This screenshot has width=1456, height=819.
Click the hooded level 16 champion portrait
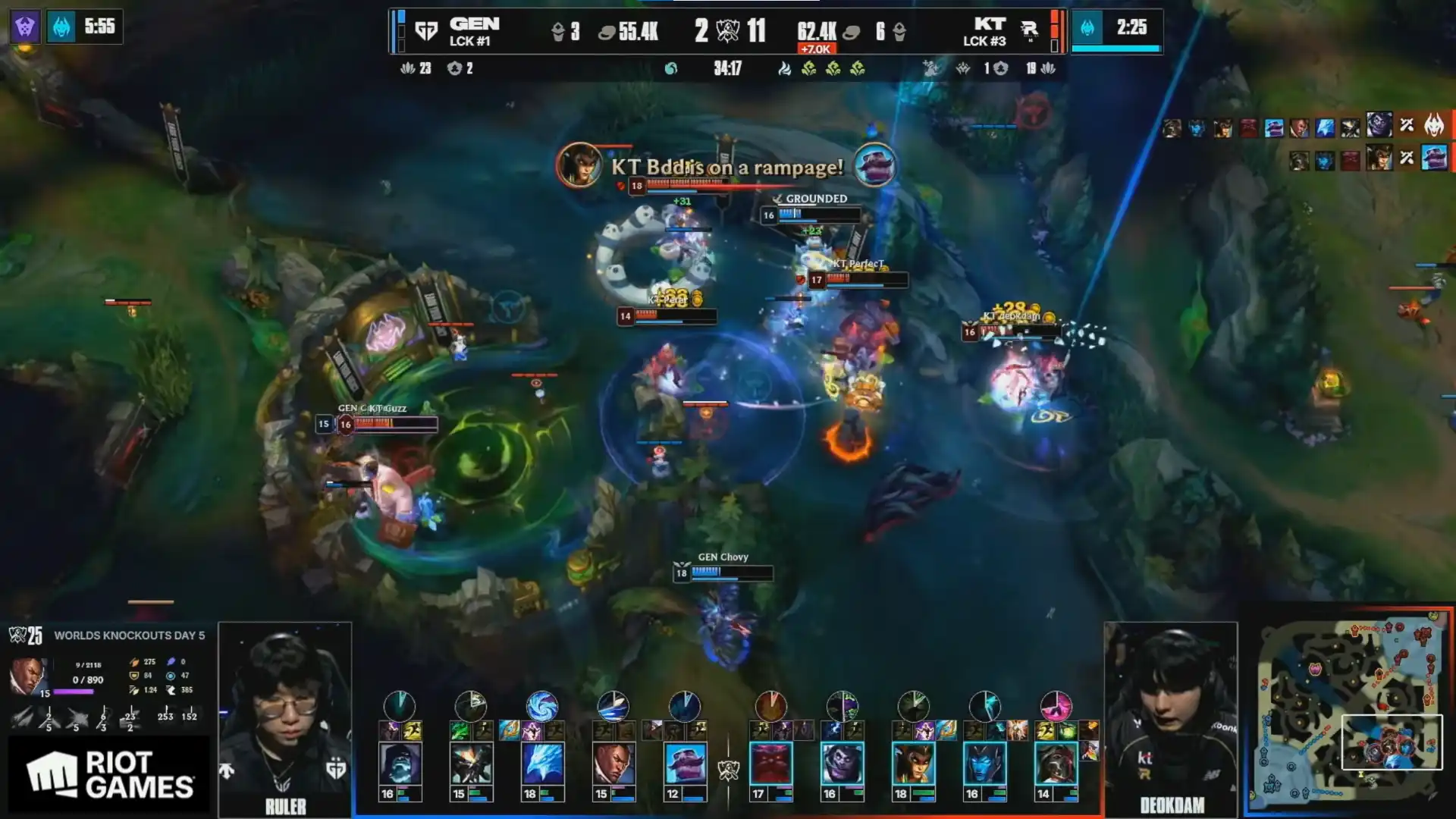coord(400,764)
